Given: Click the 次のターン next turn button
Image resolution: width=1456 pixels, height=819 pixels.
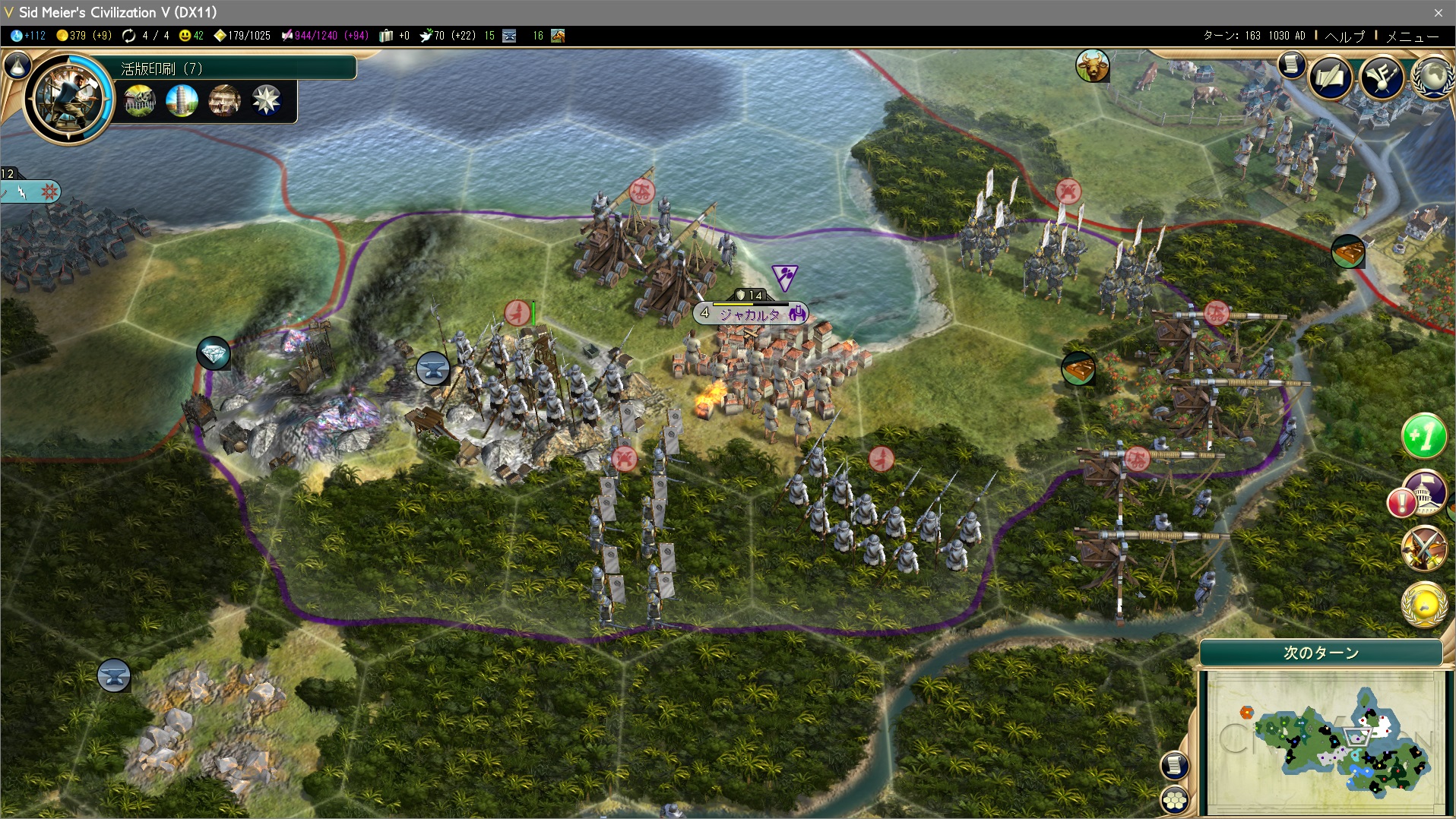Looking at the screenshot, I should point(1321,653).
